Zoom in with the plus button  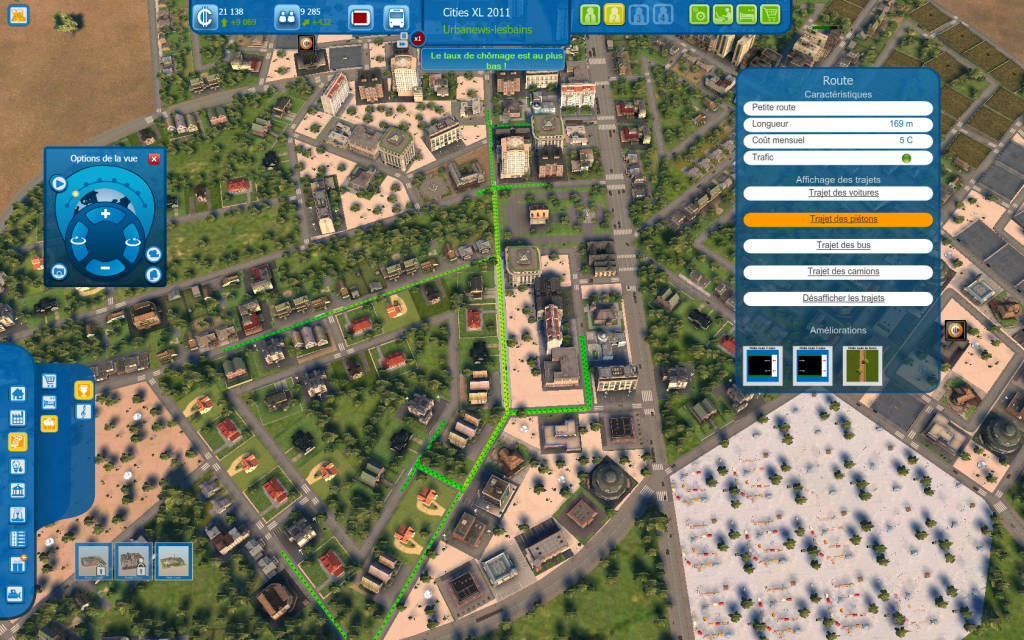click(105, 215)
